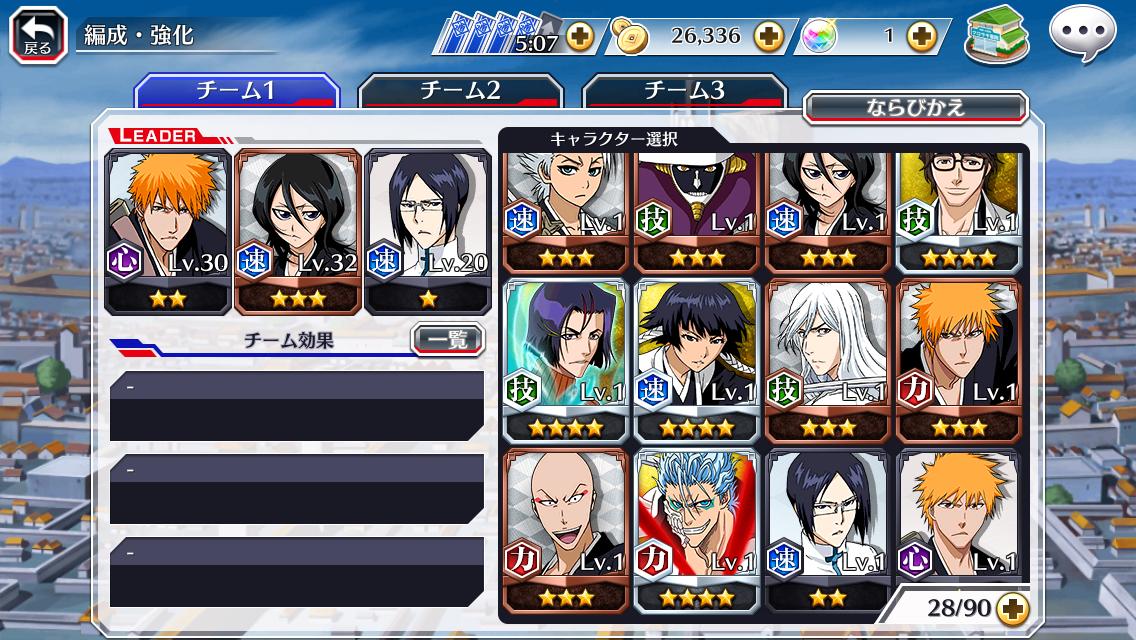Open the ならびかえ sort options
Screen dimensions: 1136x640
(915, 107)
